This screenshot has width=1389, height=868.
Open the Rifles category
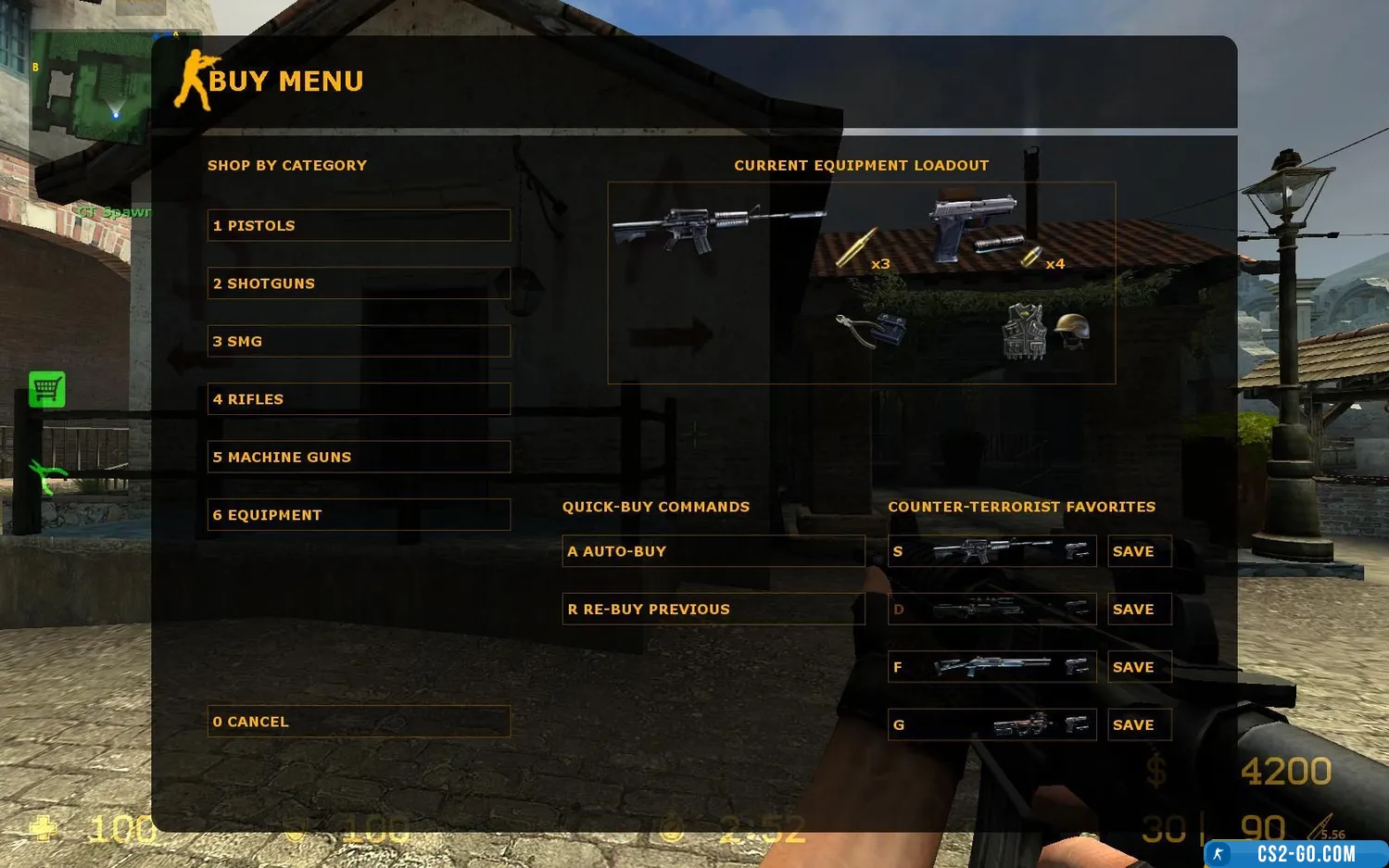click(x=359, y=399)
